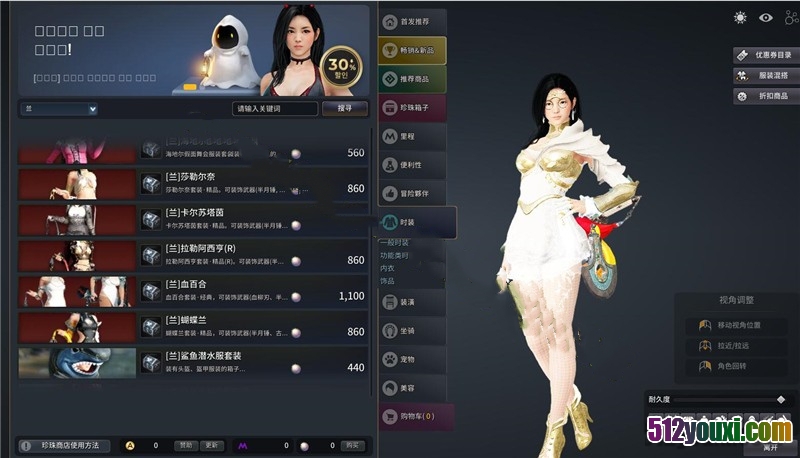Open the 购物车 shopping cart
800x458 pixels.
pyautogui.click(x=414, y=415)
